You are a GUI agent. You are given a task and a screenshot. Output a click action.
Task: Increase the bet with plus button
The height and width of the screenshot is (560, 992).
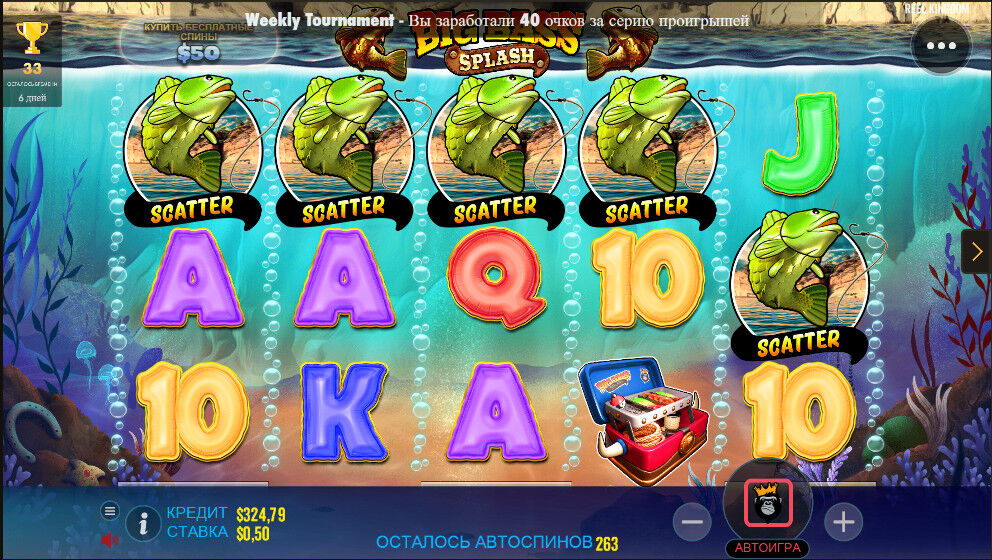[843, 521]
